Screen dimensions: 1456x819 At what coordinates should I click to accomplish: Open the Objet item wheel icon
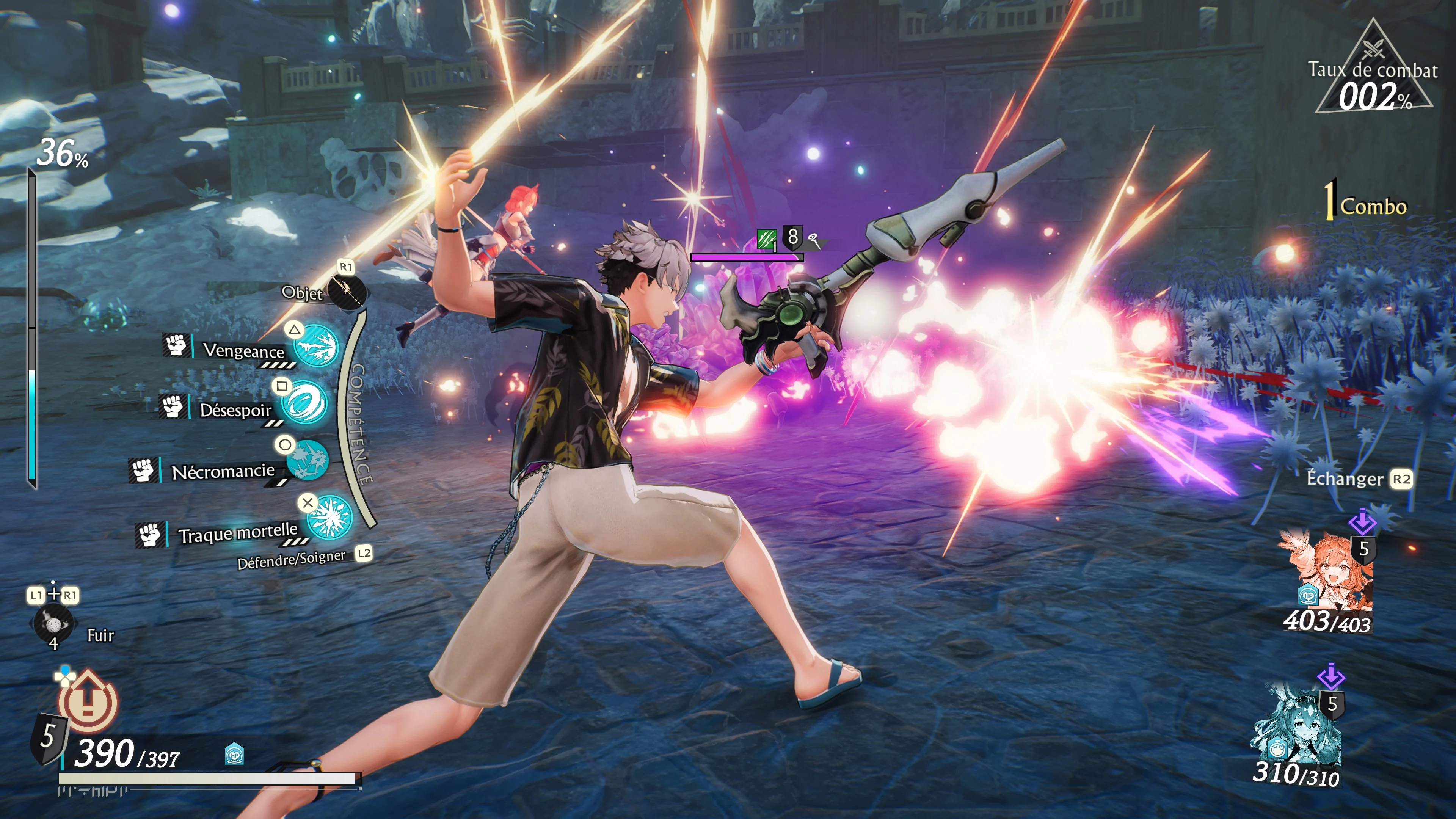pyautogui.click(x=347, y=291)
